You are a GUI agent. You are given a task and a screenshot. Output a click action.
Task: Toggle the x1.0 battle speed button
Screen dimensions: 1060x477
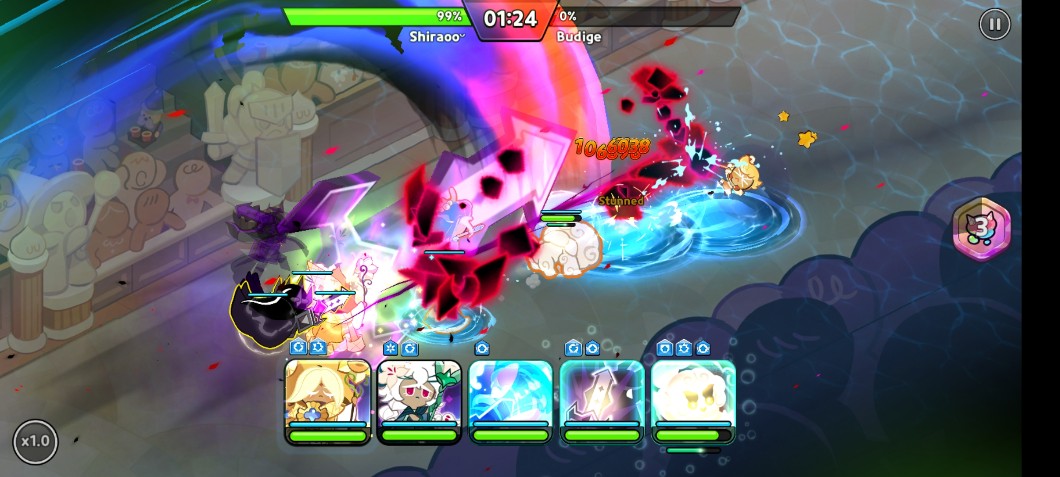coord(35,441)
